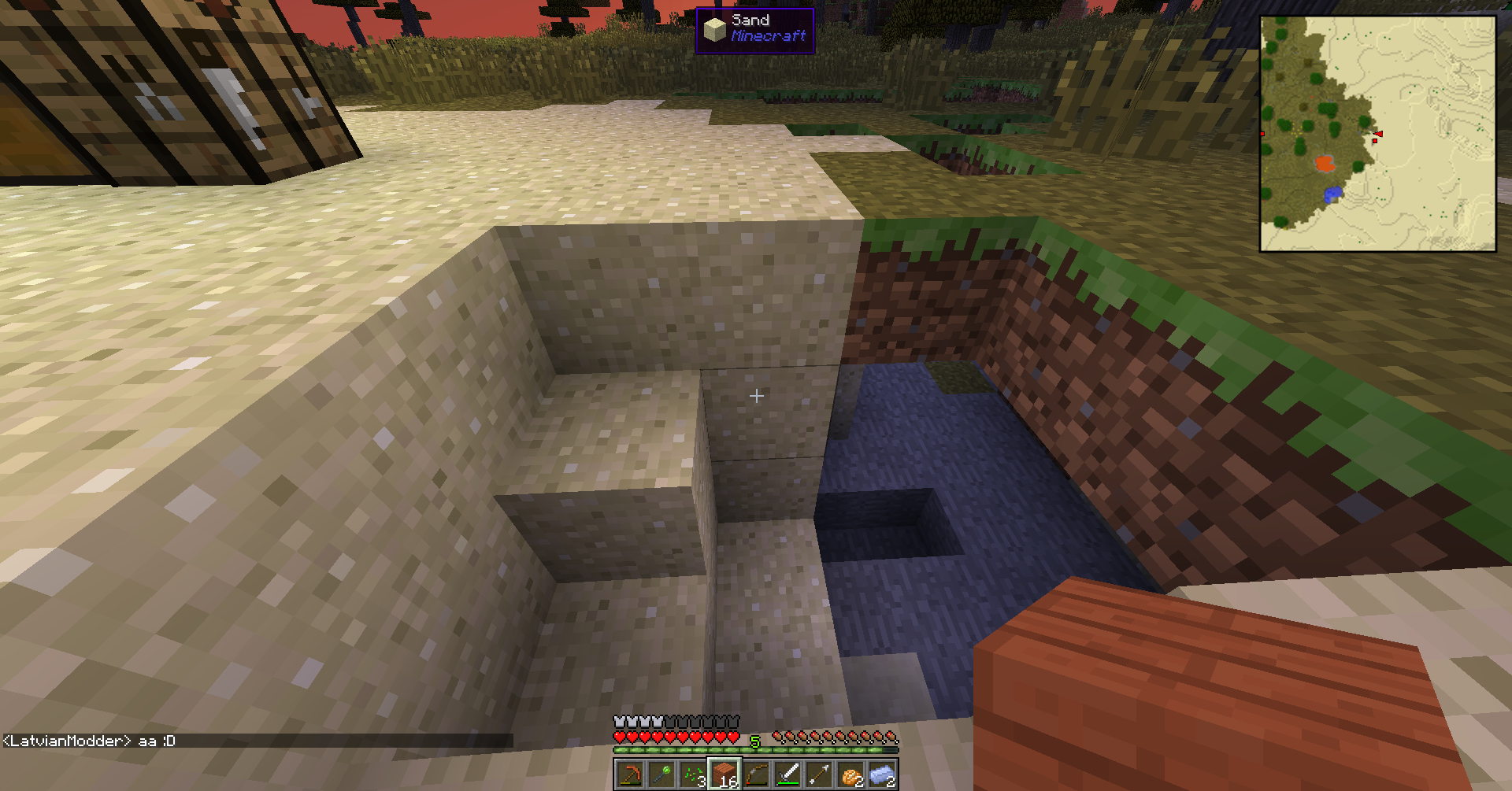
Task: Click the Sand block tooltip
Action: [754, 30]
